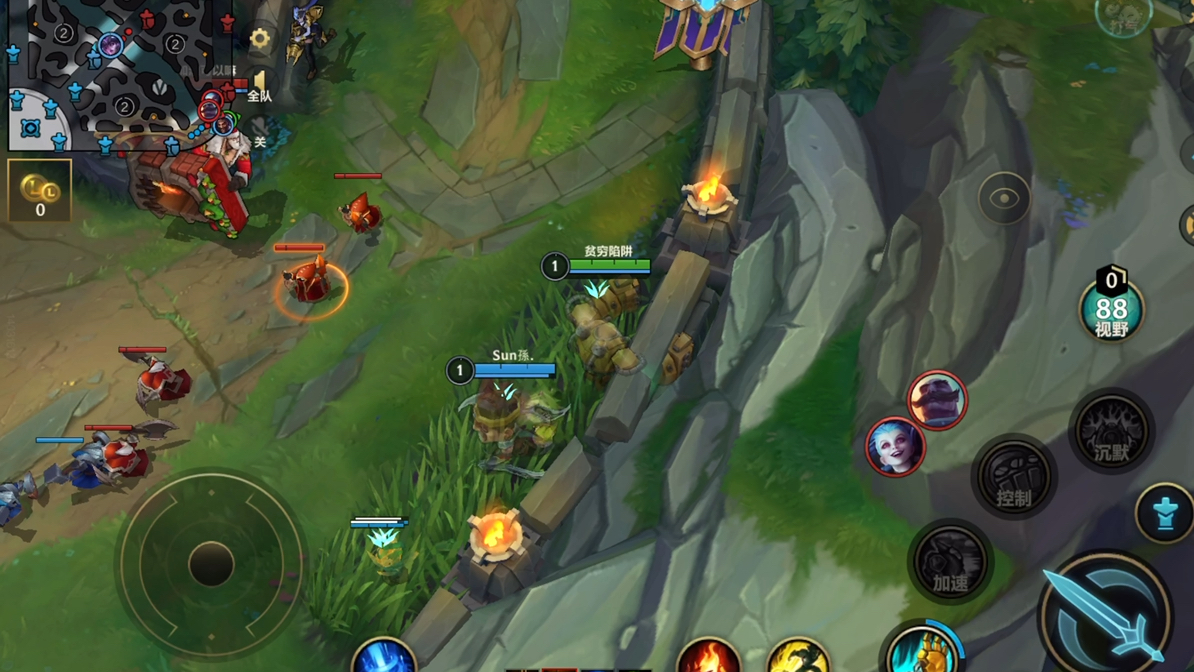Touch the virtual movement joystick
1194x672 pixels.
point(211,564)
